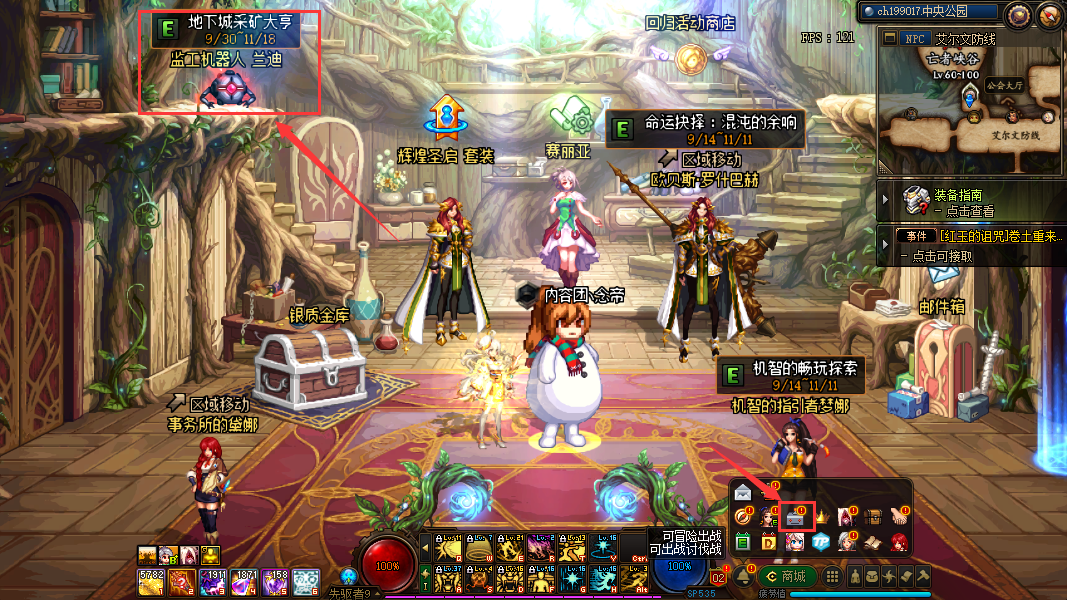This screenshot has width=1067, height=600.
Task: Open the green E calendar icon
Action: [x=743, y=541]
